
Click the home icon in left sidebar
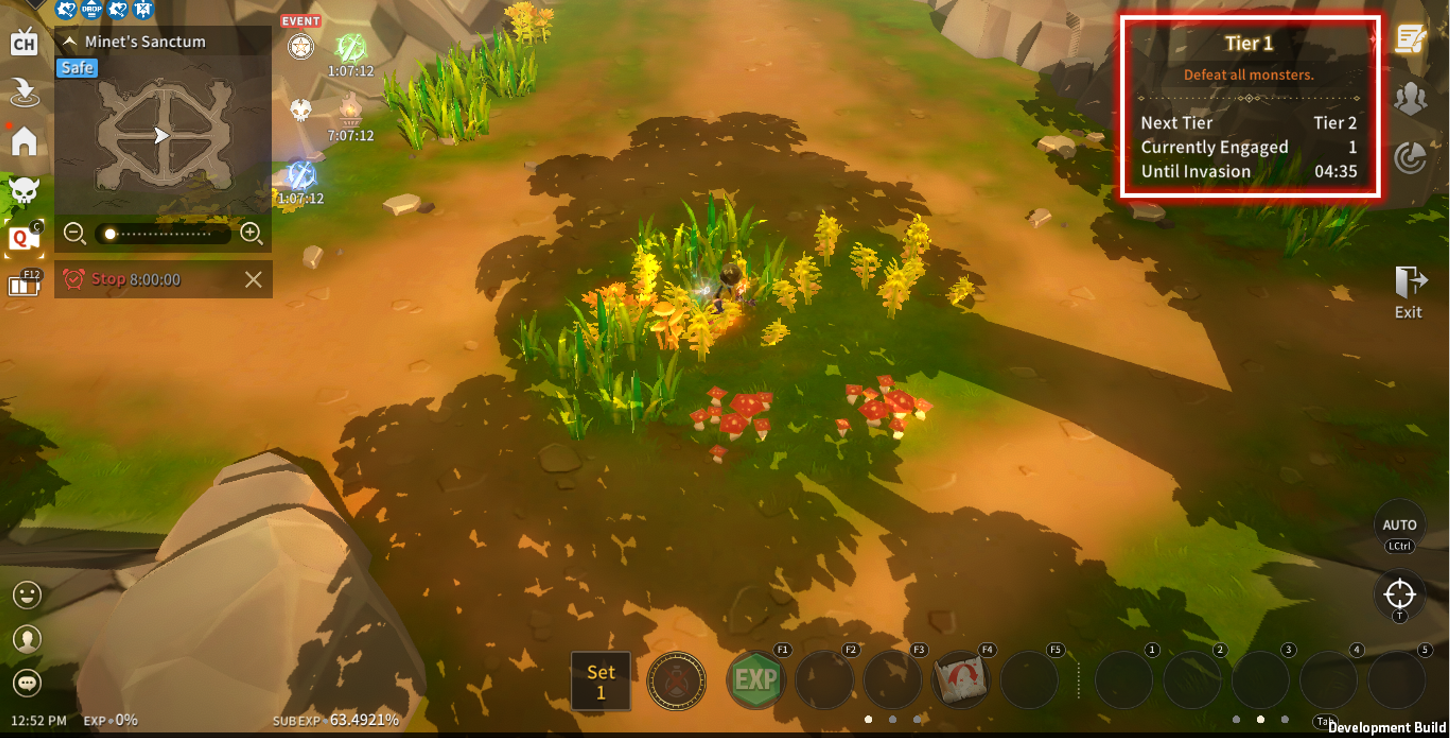(24, 141)
